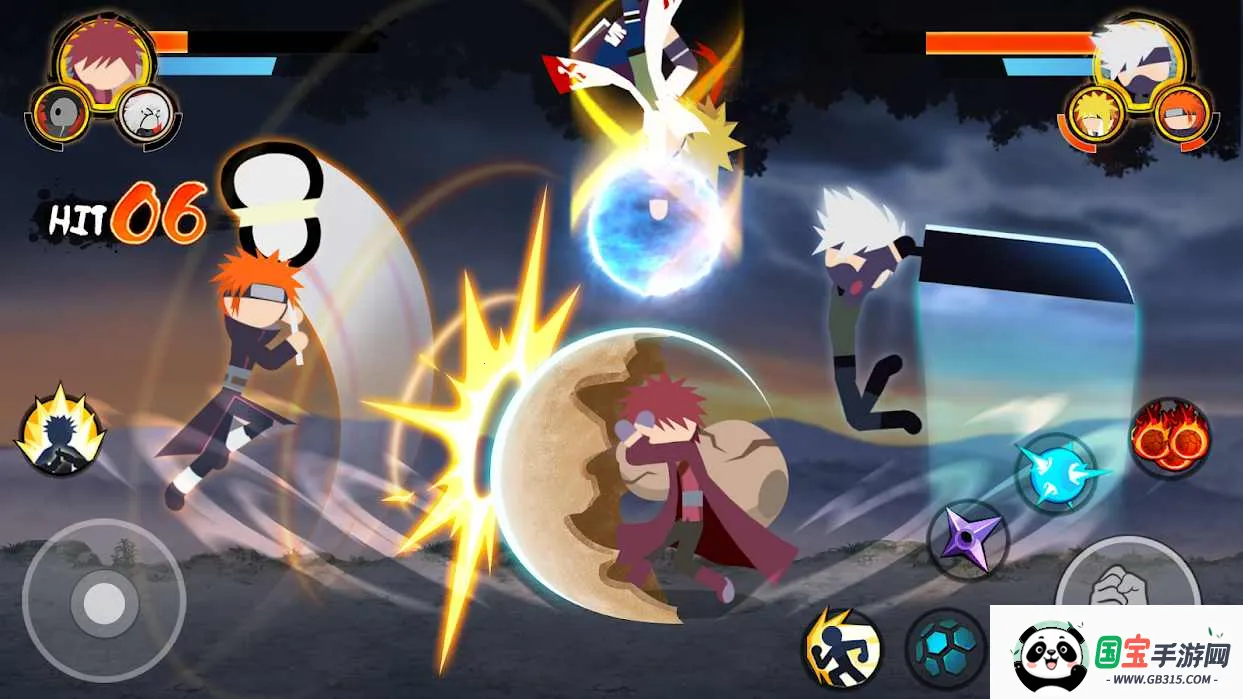The height and width of the screenshot is (699, 1243).
Task: Trigger the yellow running stickman dash
Action: (x=841, y=648)
